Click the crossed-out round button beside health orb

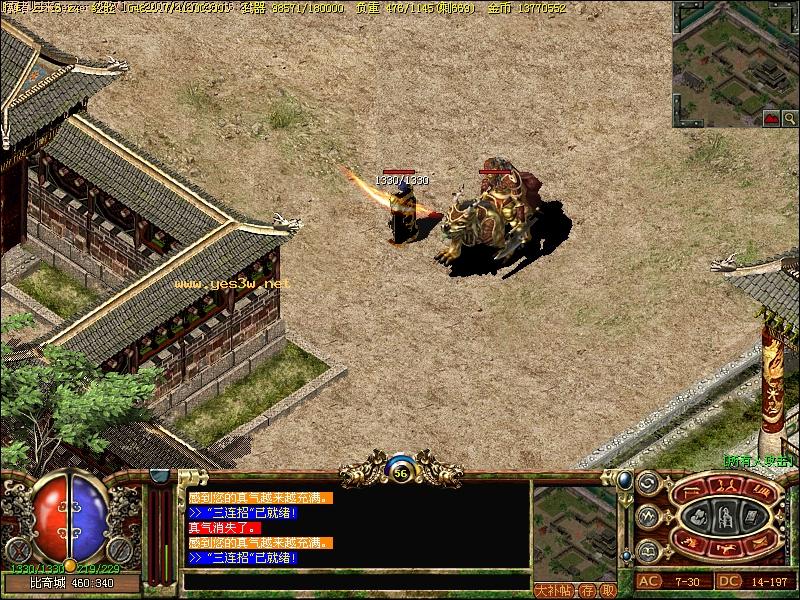tap(16, 549)
